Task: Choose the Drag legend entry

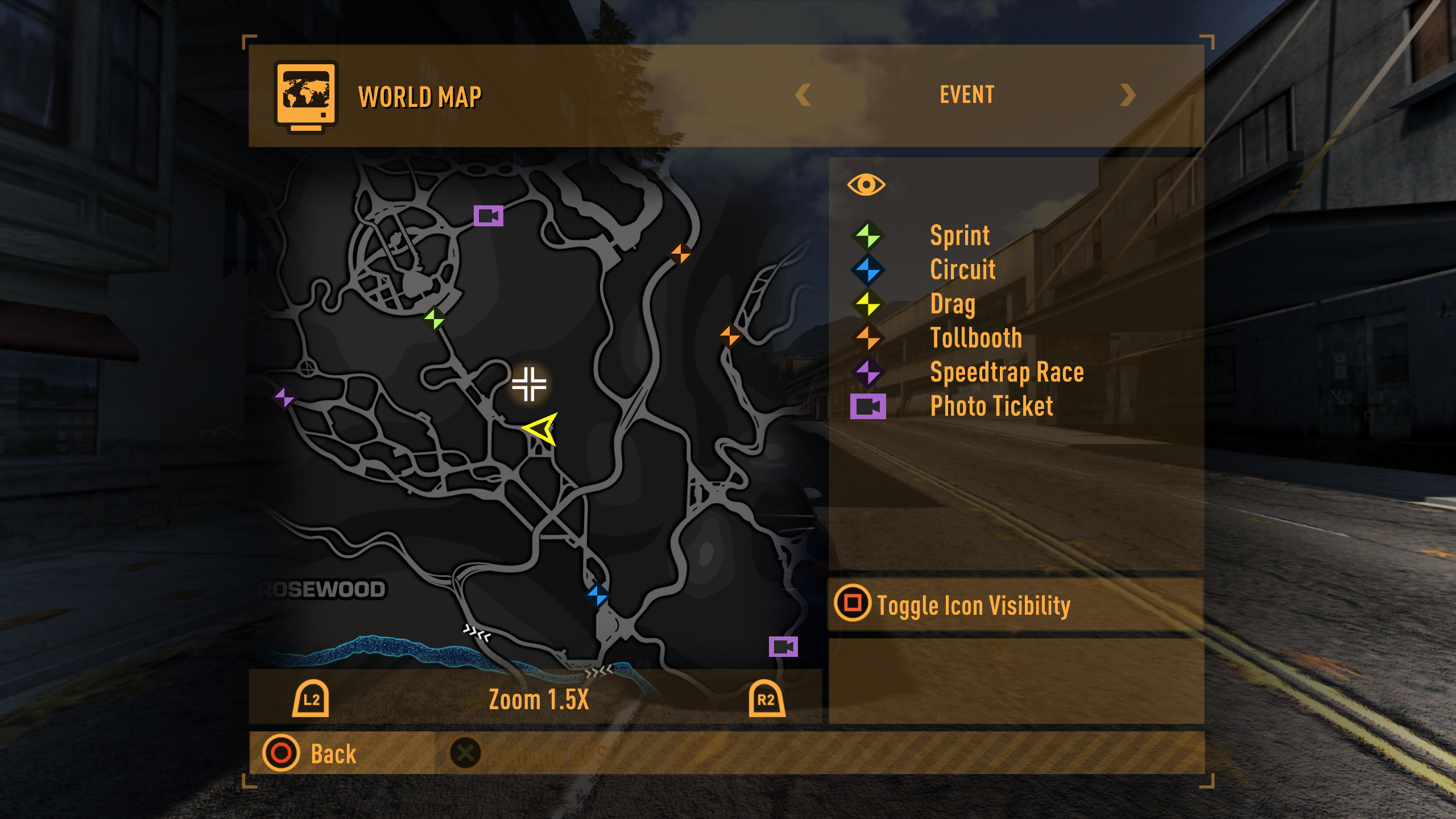Action: pyautogui.click(x=953, y=304)
